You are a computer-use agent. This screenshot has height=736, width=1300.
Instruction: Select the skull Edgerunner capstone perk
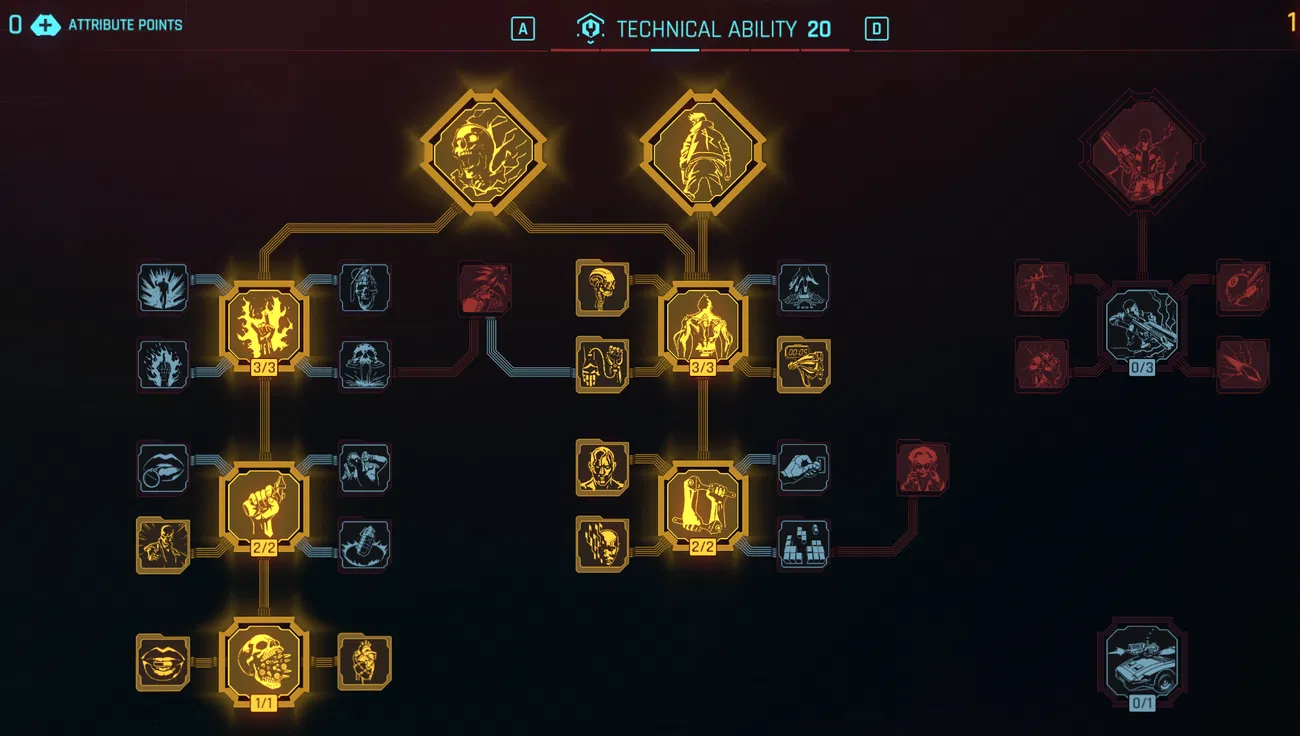484,150
